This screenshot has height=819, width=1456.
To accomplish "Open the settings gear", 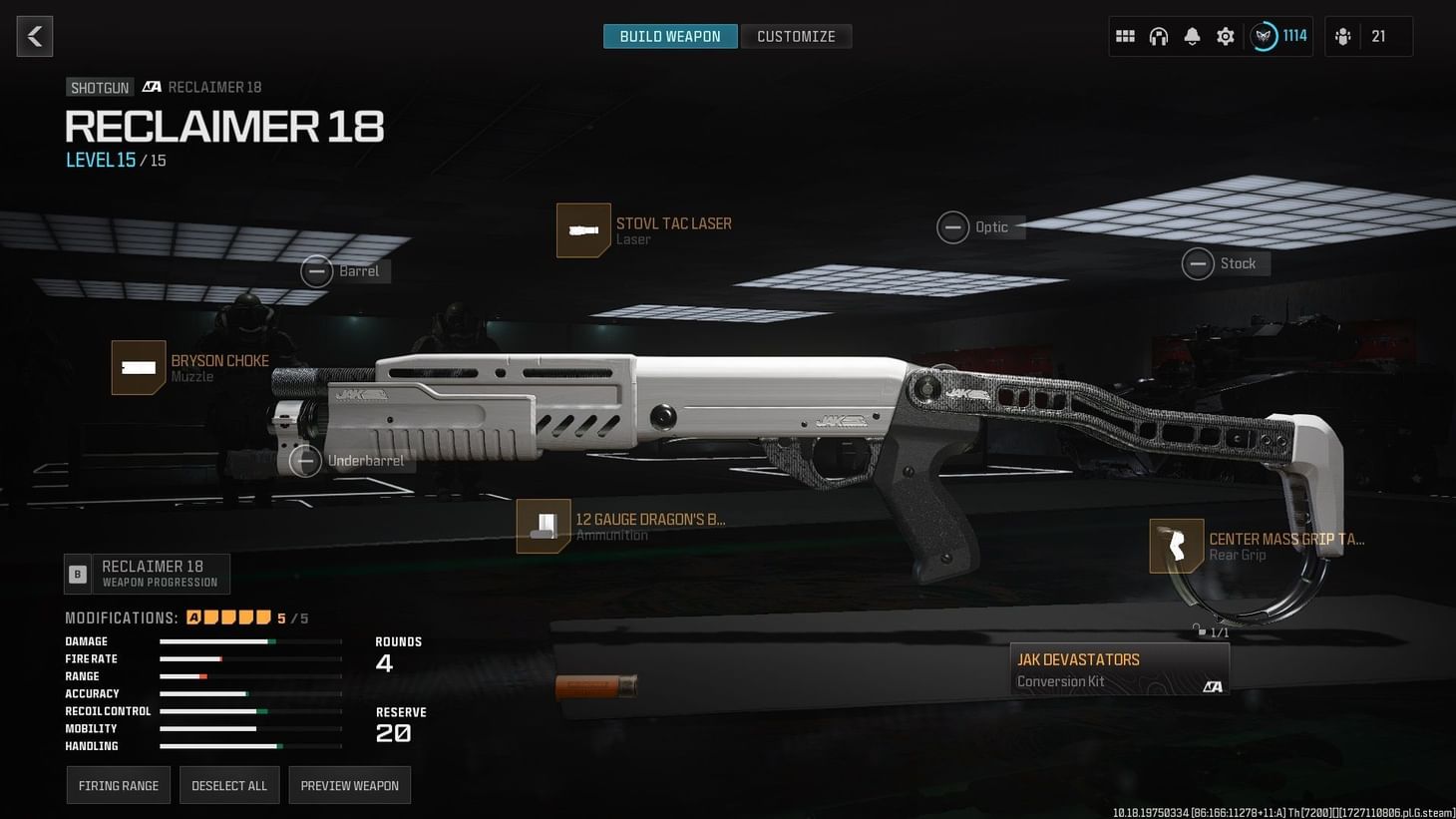I will click(1225, 36).
